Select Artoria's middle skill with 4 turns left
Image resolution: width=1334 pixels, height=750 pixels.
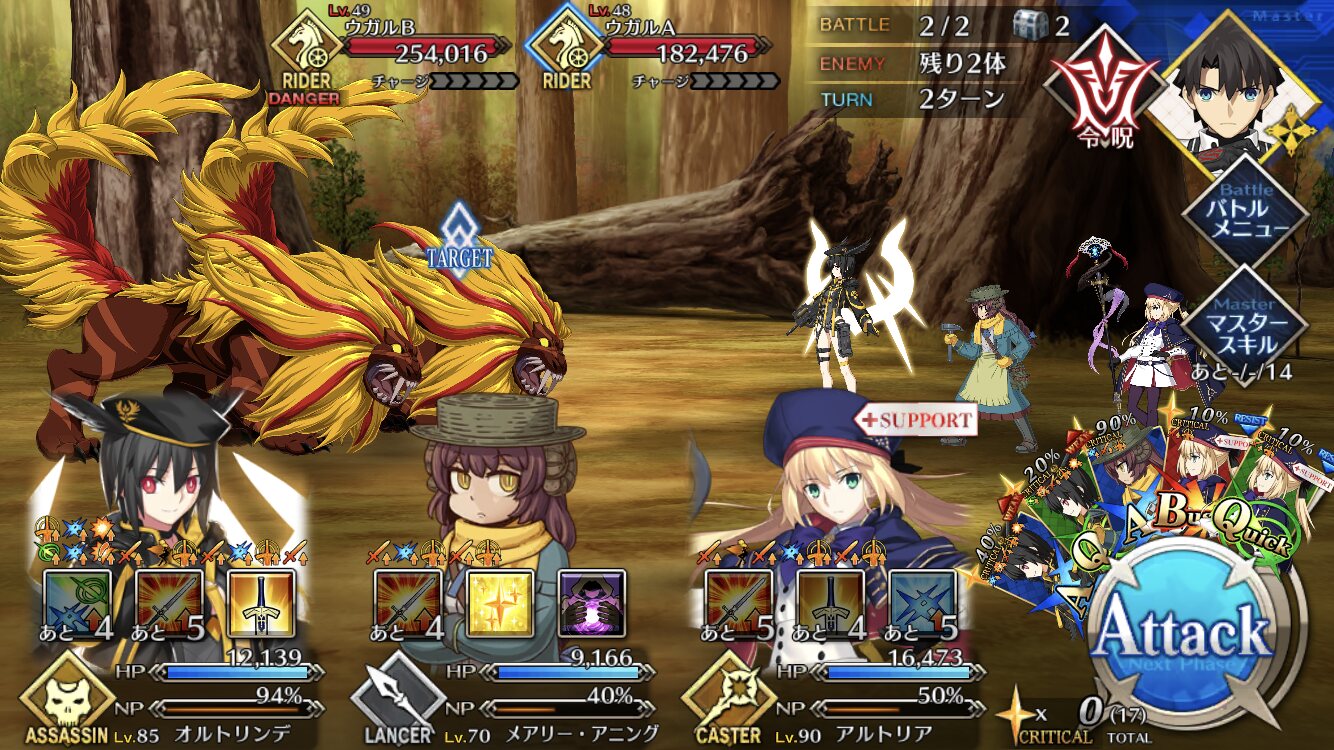(x=830, y=603)
